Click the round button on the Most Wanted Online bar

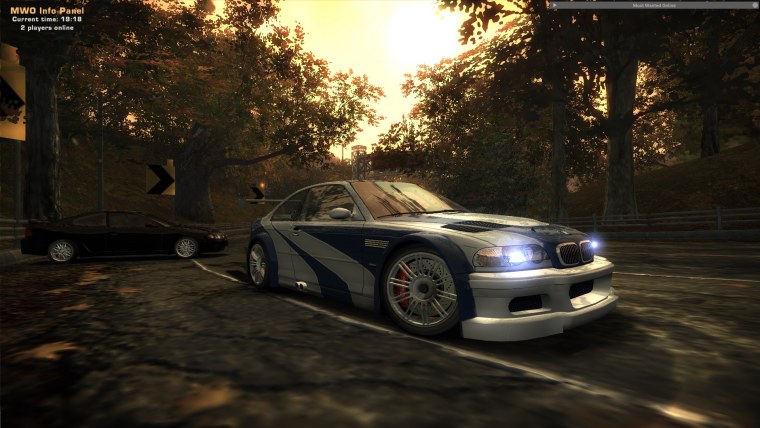point(755,5)
